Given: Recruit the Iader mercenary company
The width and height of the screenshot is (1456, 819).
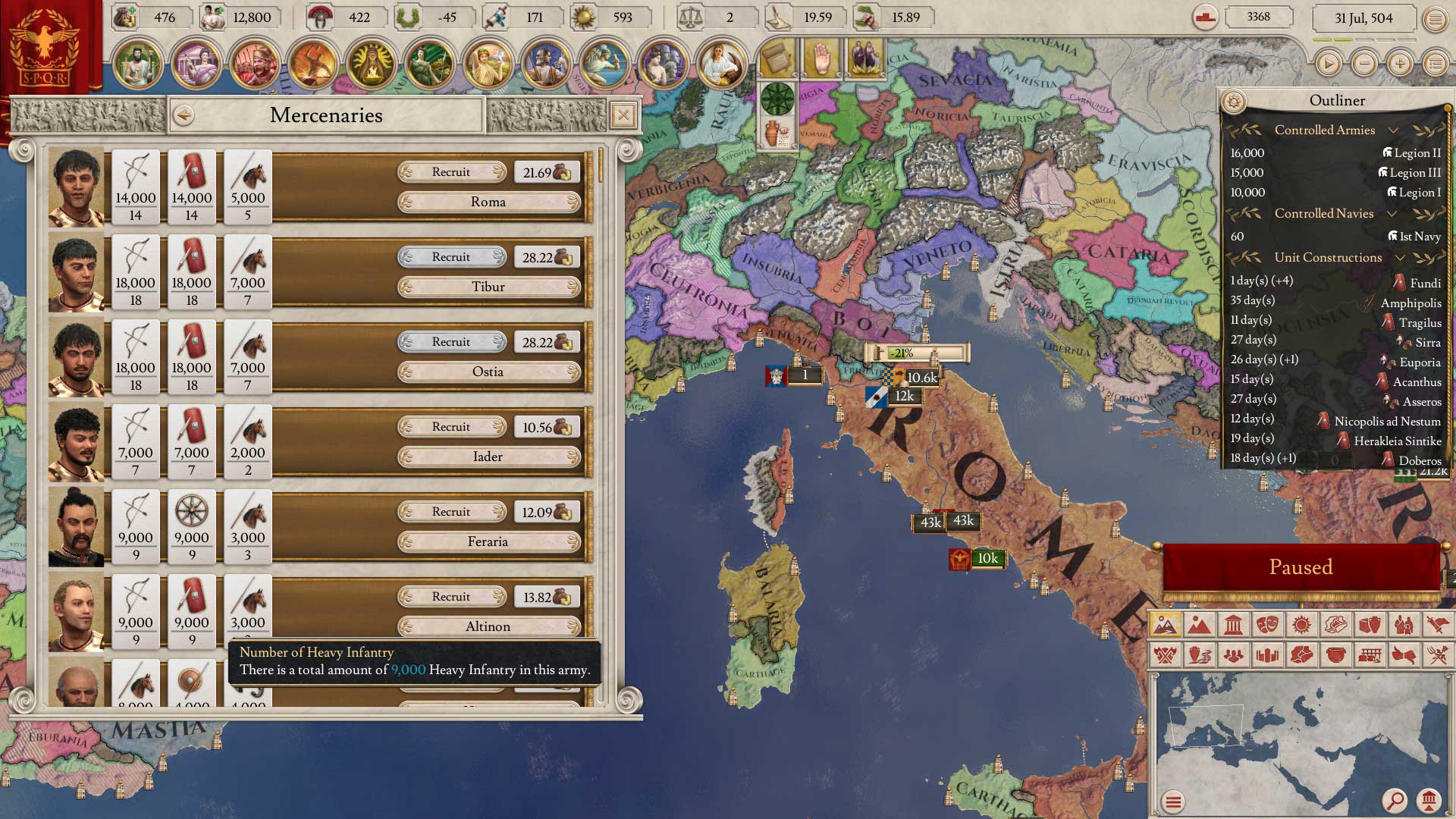Looking at the screenshot, I should (451, 427).
